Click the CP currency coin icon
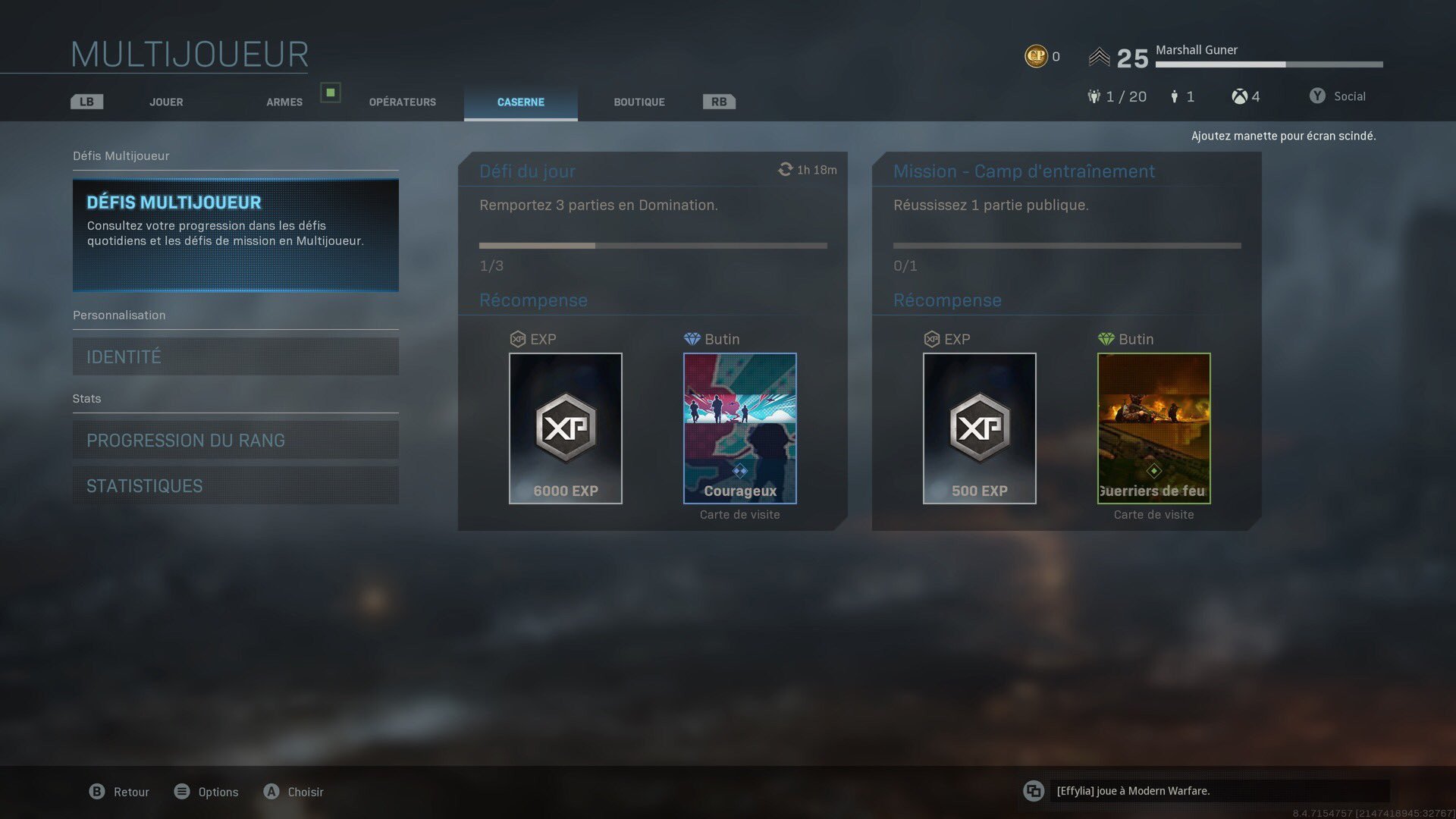Screen dimensions: 1456x819 [1036, 55]
